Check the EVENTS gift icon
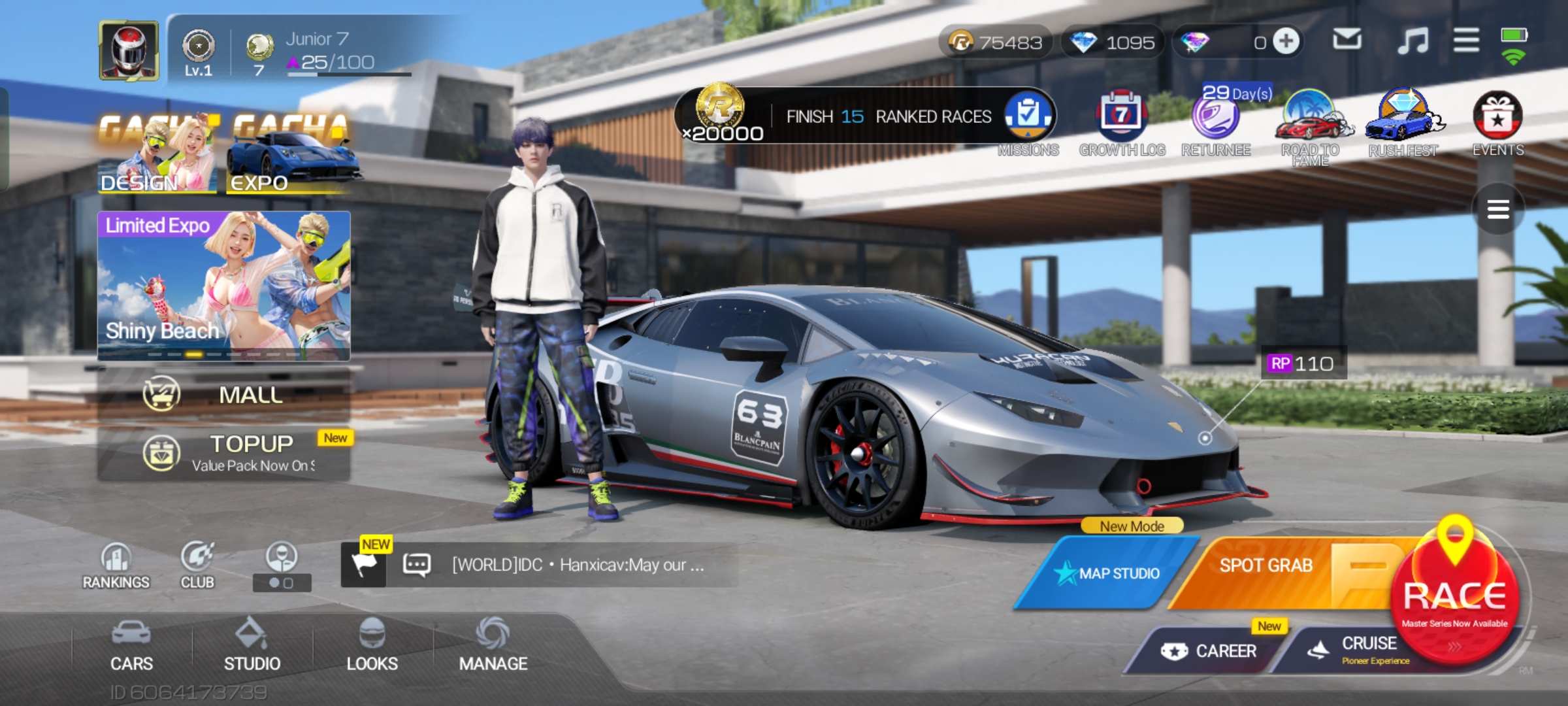 tap(1497, 118)
